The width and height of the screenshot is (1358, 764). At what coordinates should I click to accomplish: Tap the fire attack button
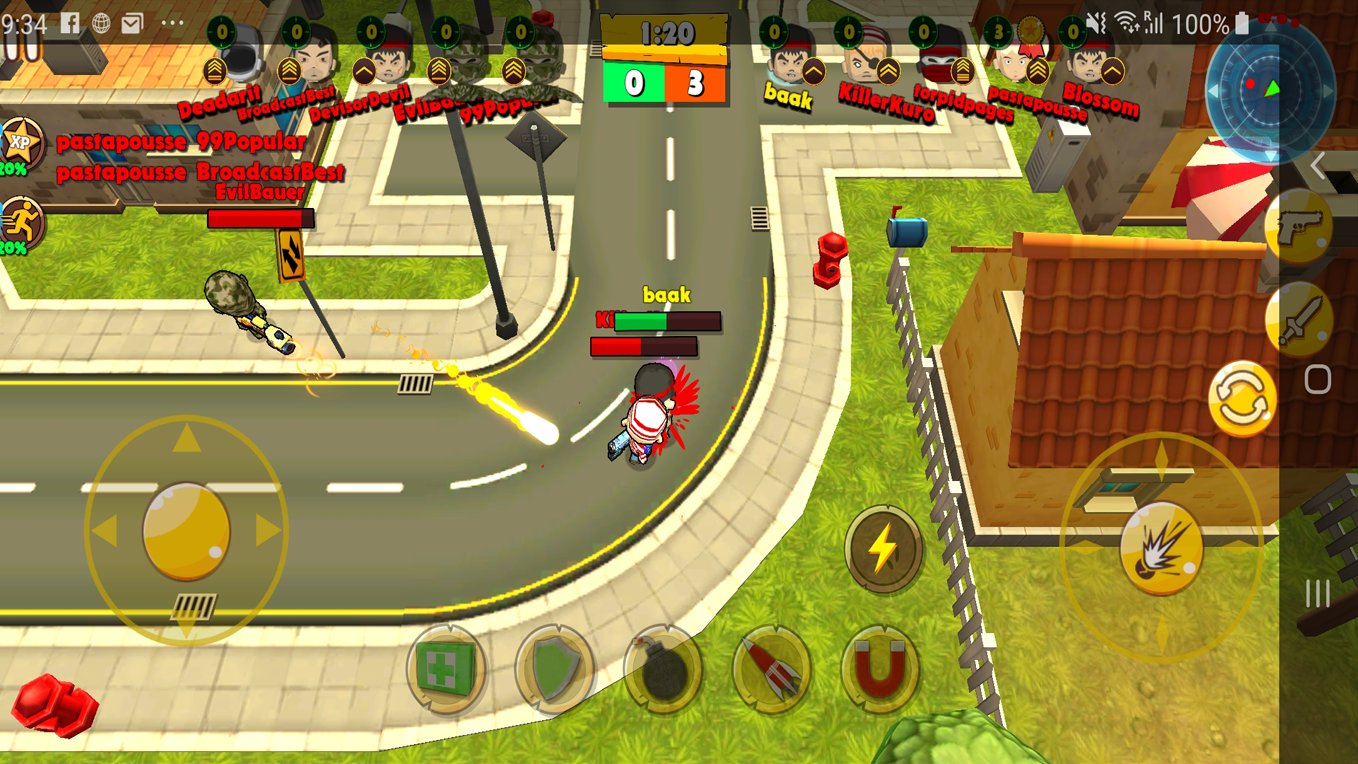1161,548
